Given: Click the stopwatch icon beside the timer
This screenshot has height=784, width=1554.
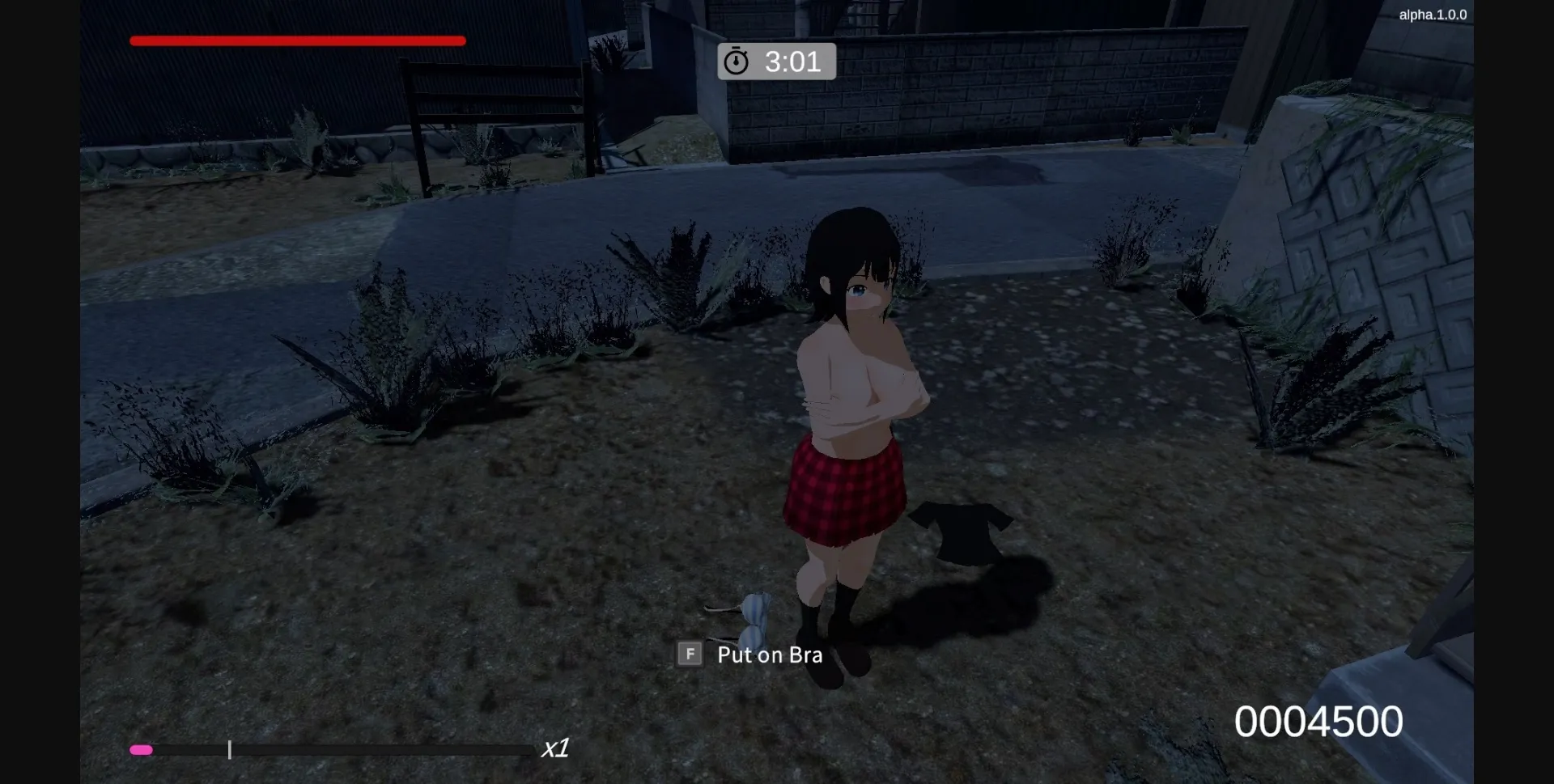Looking at the screenshot, I should pos(737,60).
